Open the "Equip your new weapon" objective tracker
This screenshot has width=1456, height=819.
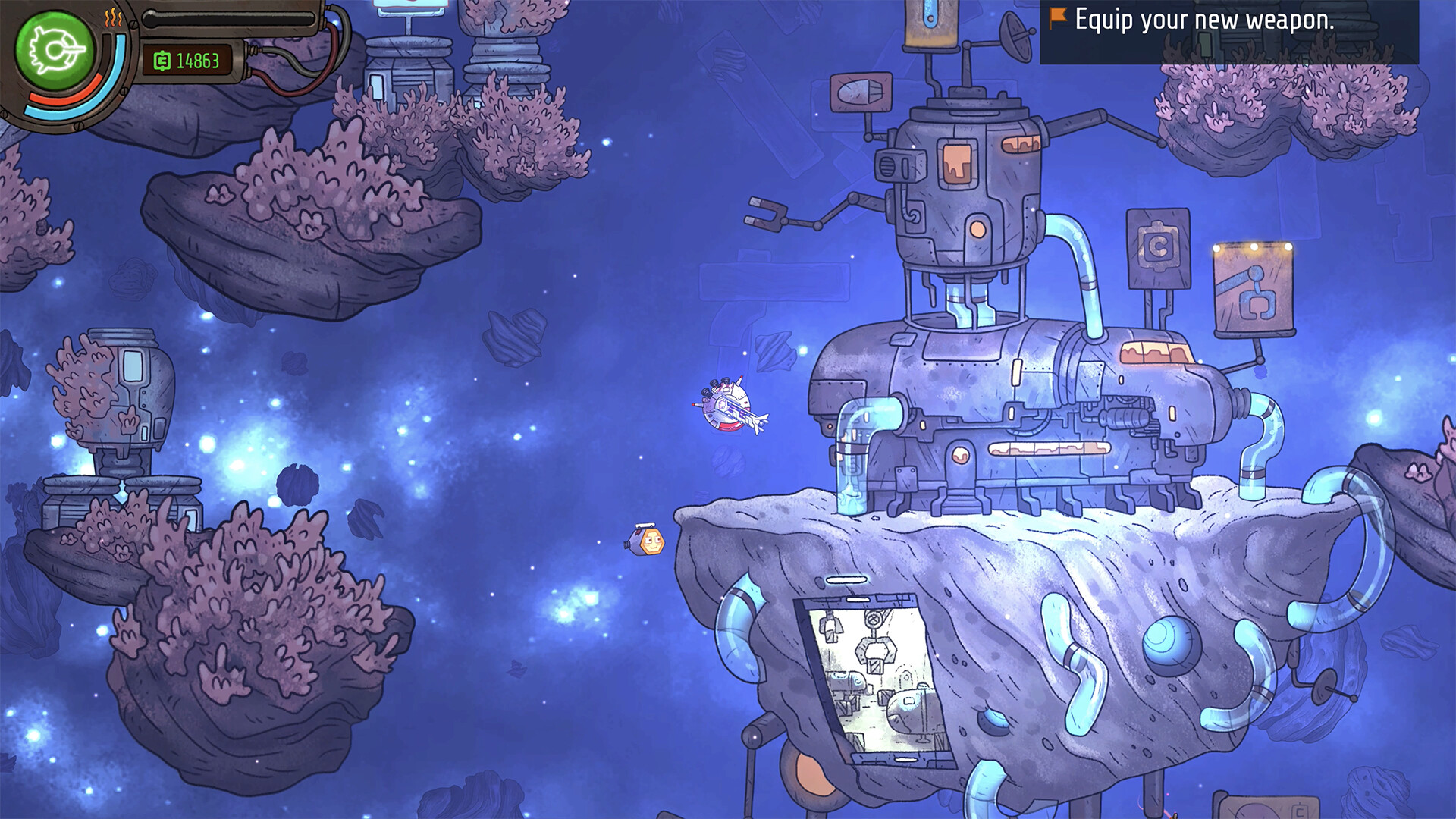[x=1203, y=20]
